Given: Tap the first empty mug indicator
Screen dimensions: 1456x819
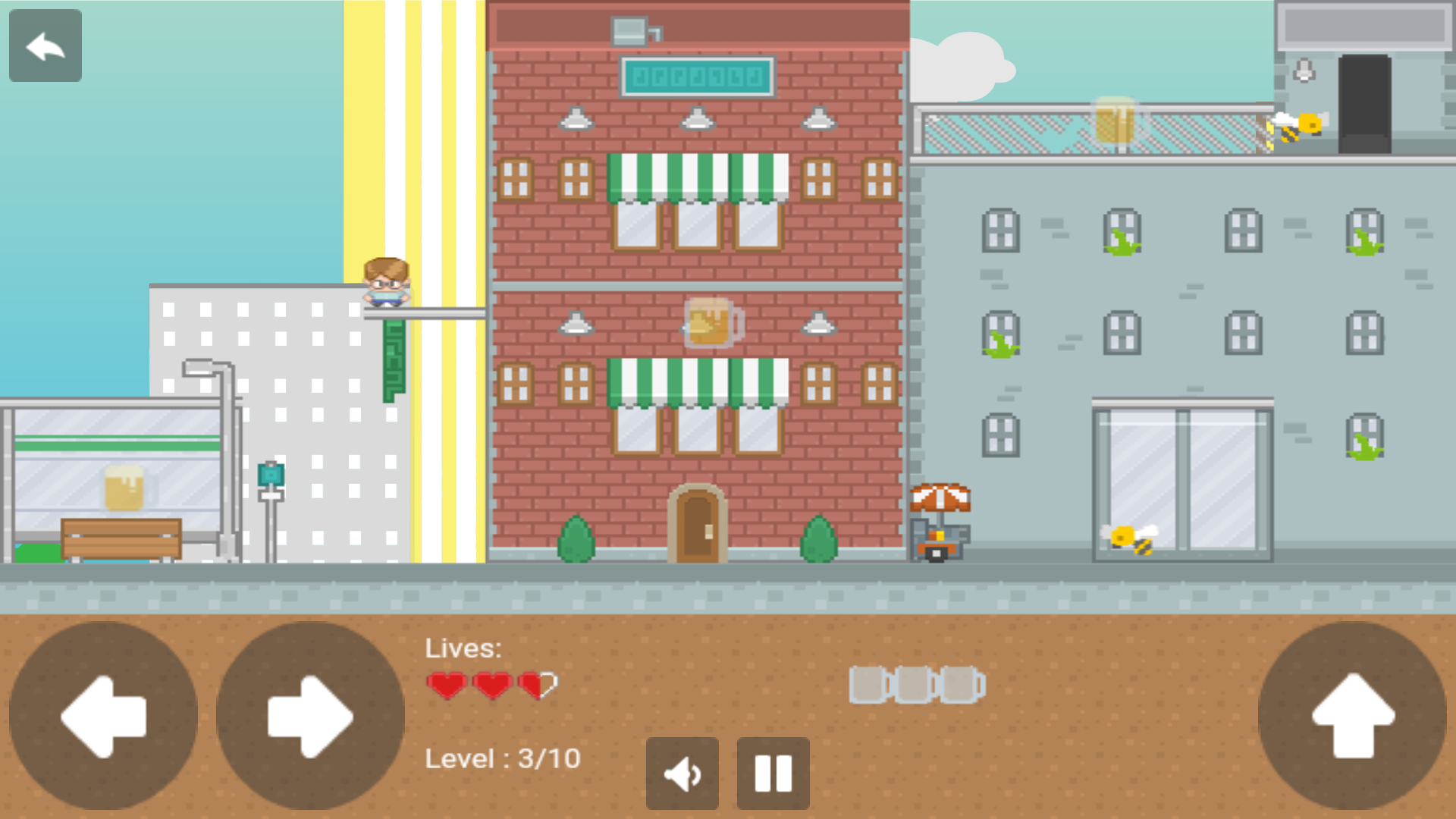Looking at the screenshot, I should pyautogui.click(x=868, y=683).
